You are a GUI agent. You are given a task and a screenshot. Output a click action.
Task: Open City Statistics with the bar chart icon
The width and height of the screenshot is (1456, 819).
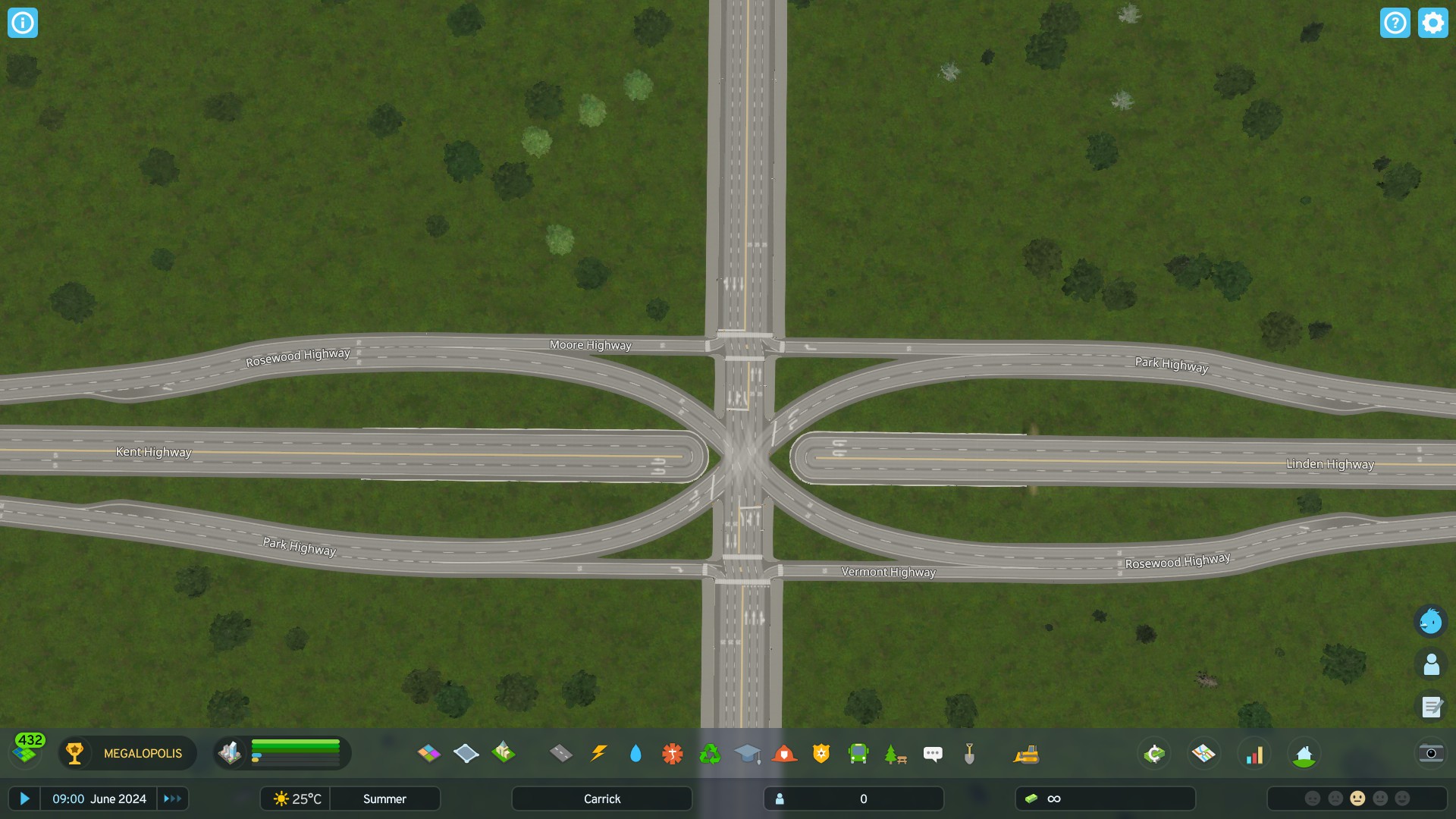click(1255, 753)
